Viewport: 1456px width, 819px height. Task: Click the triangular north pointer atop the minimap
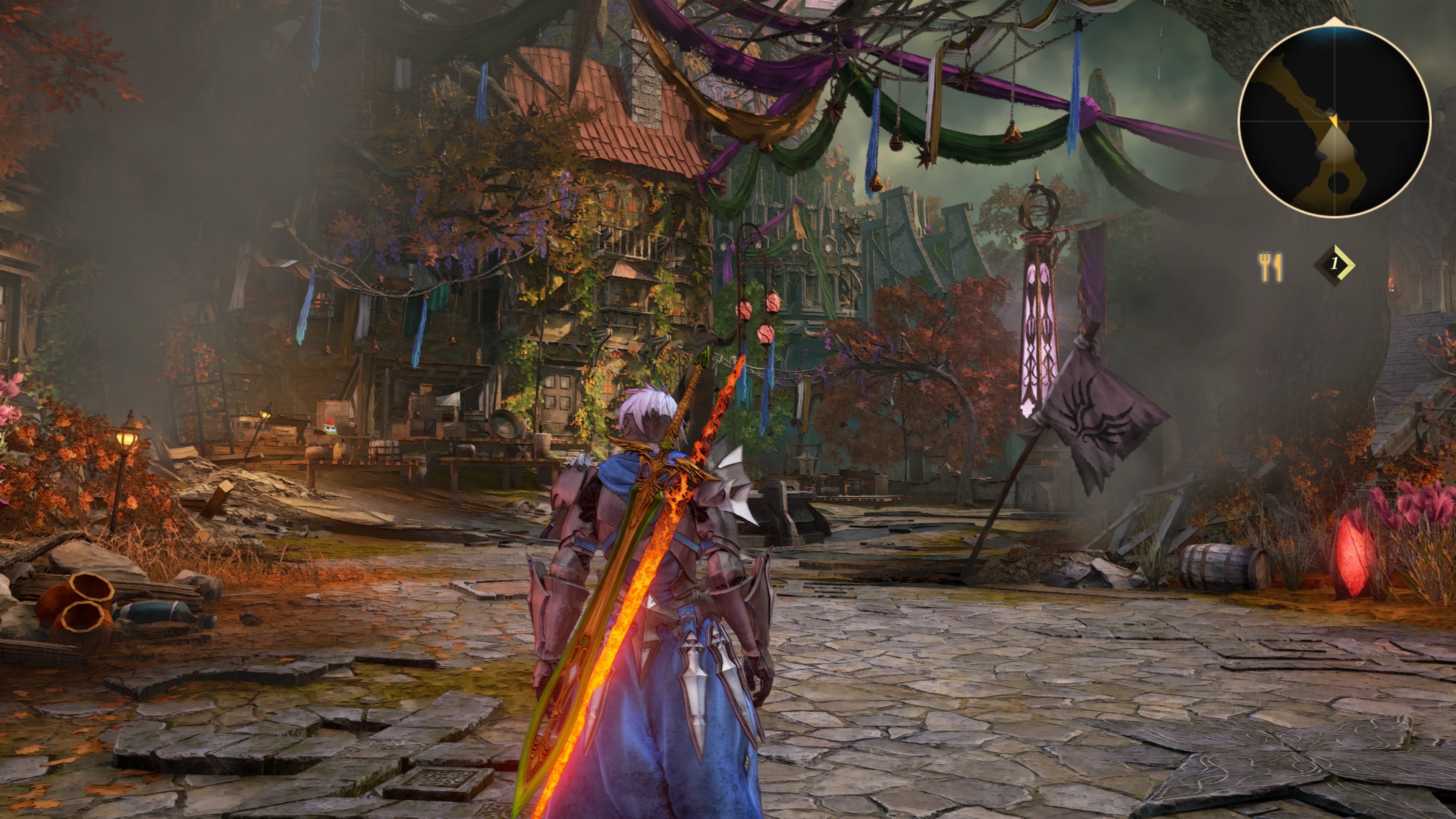coord(1335,22)
